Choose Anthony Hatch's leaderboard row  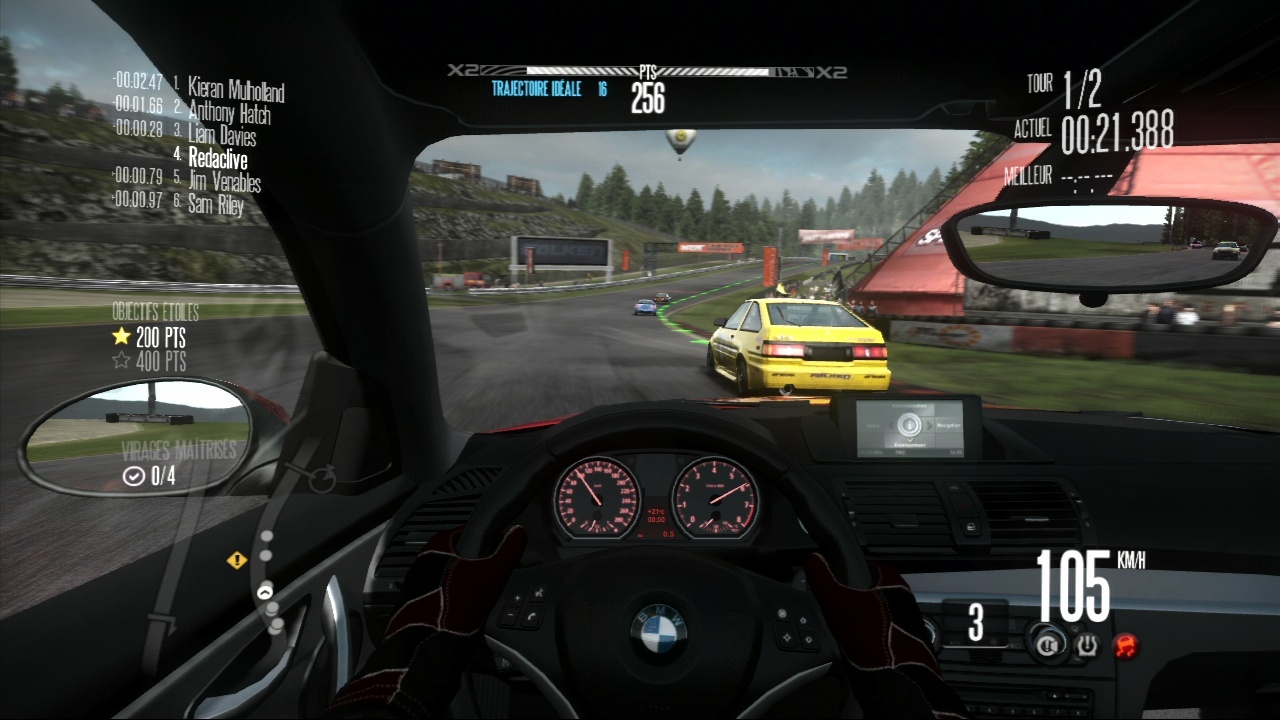point(228,113)
